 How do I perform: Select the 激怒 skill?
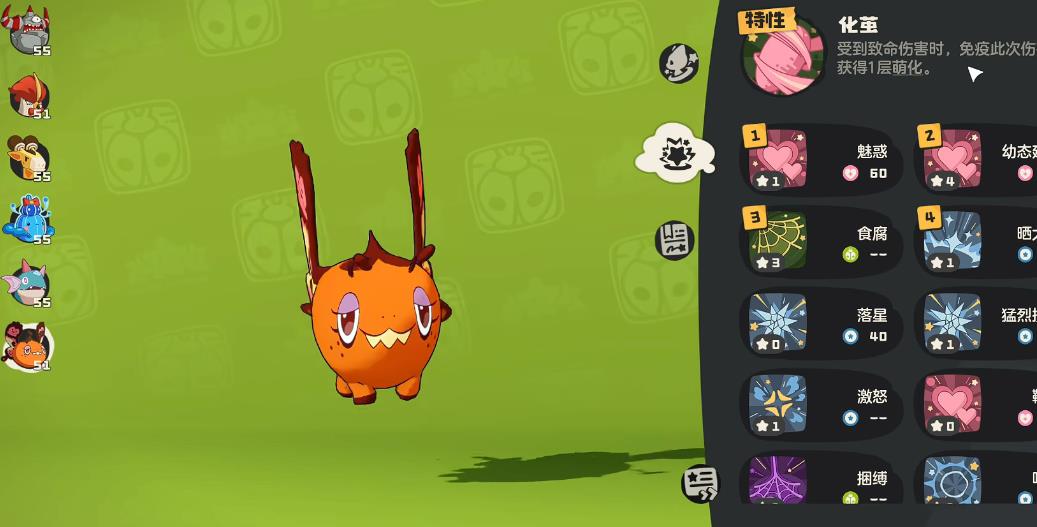(x=818, y=406)
